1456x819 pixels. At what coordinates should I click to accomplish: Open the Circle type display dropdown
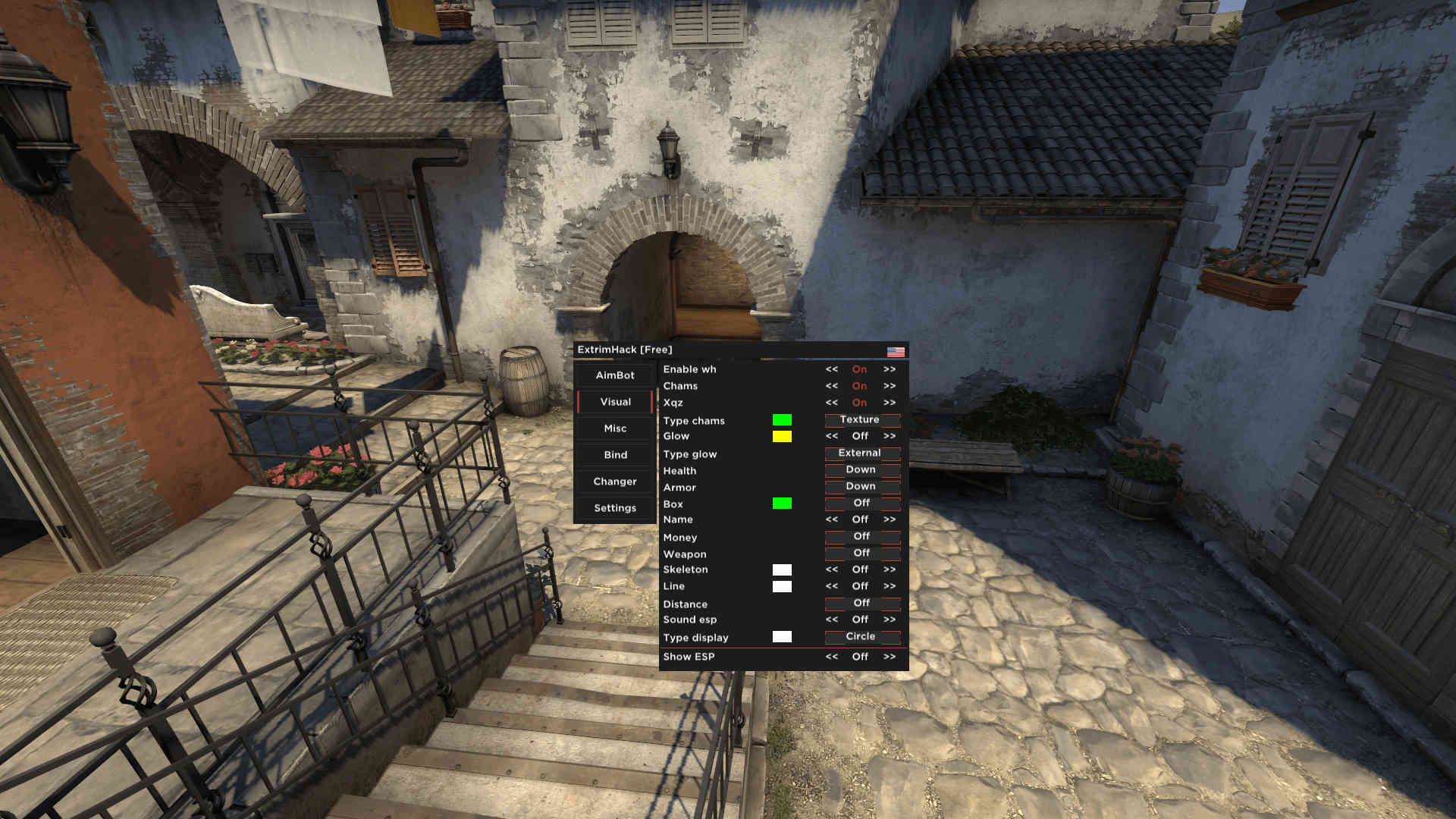861,636
